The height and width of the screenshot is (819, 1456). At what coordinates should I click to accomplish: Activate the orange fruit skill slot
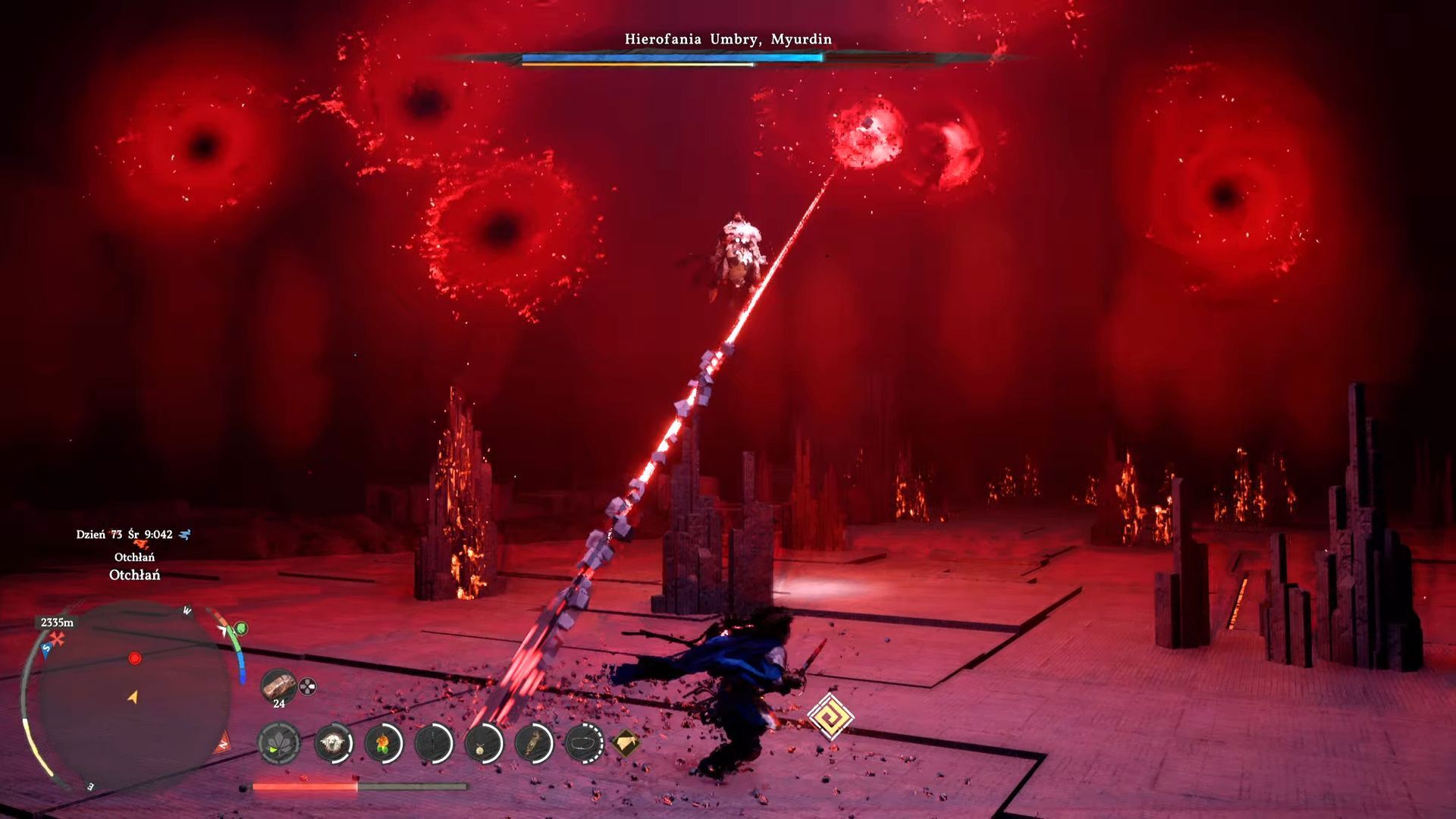(383, 743)
